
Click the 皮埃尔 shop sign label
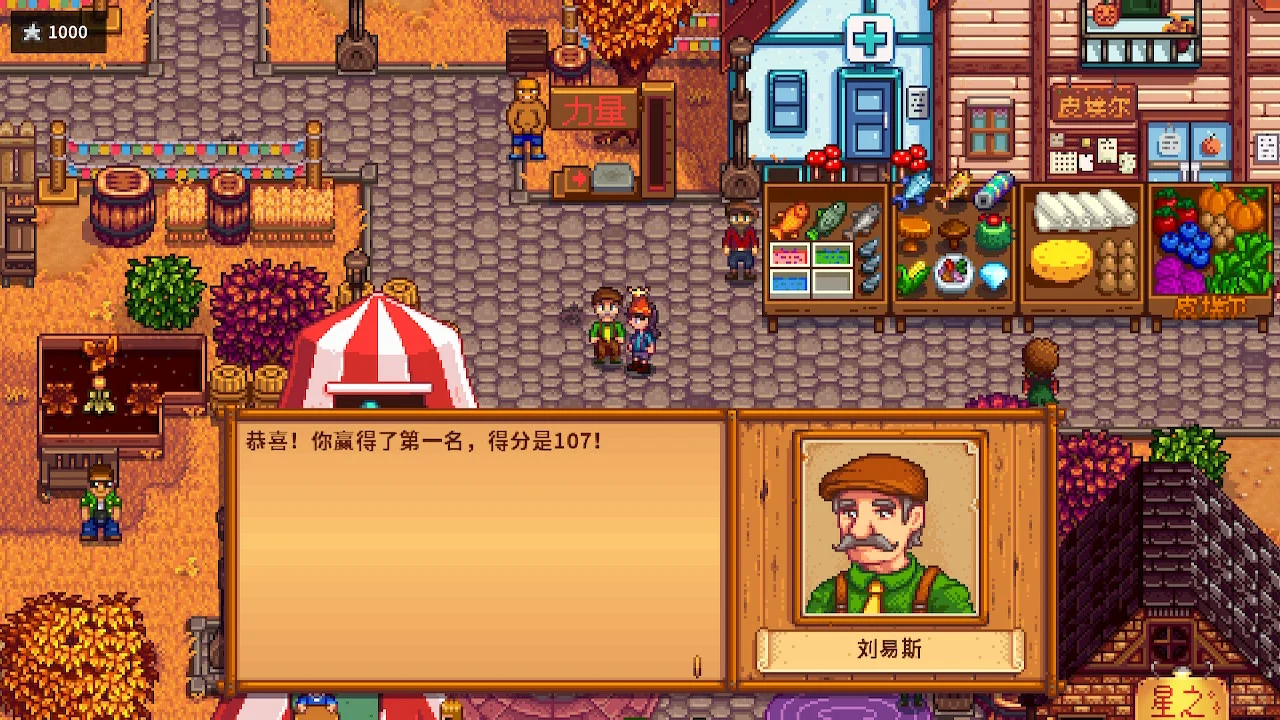[x=1094, y=104]
